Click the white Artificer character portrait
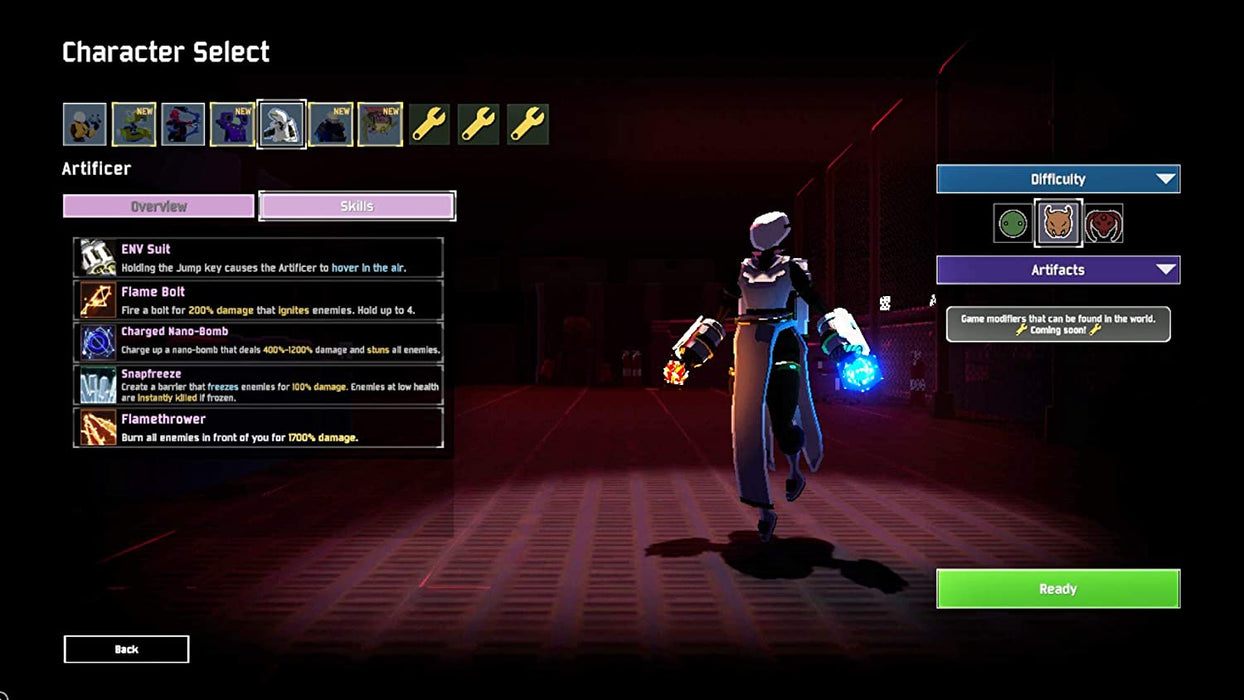1244x700 pixels. pos(281,125)
